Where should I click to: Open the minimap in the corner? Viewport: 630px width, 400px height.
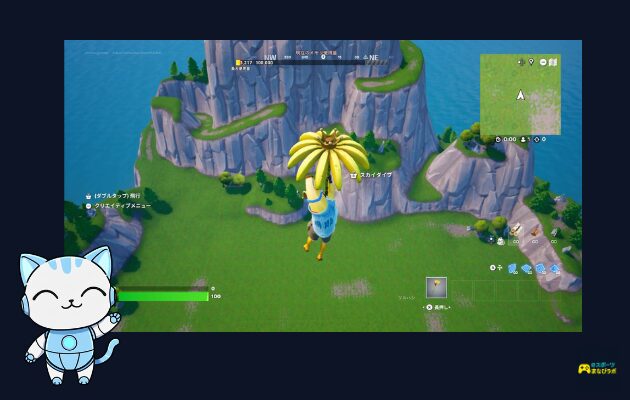pyautogui.click(x=519, y=95)
